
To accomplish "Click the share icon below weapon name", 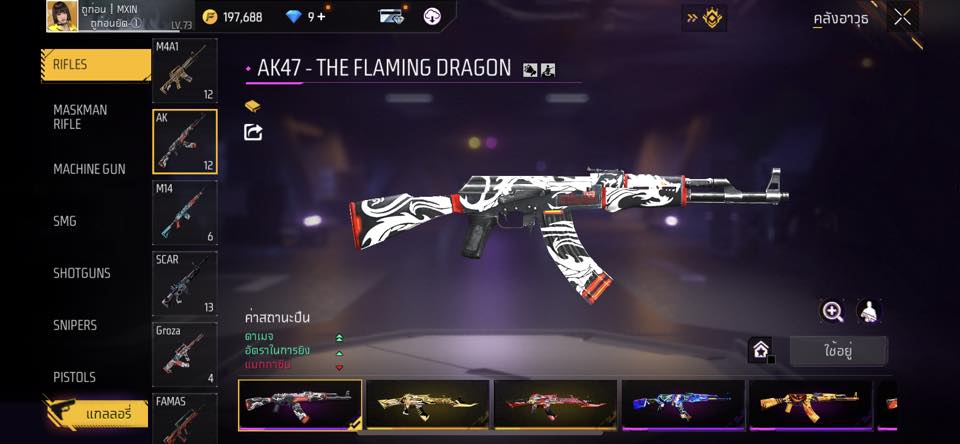I will point(253,132).
